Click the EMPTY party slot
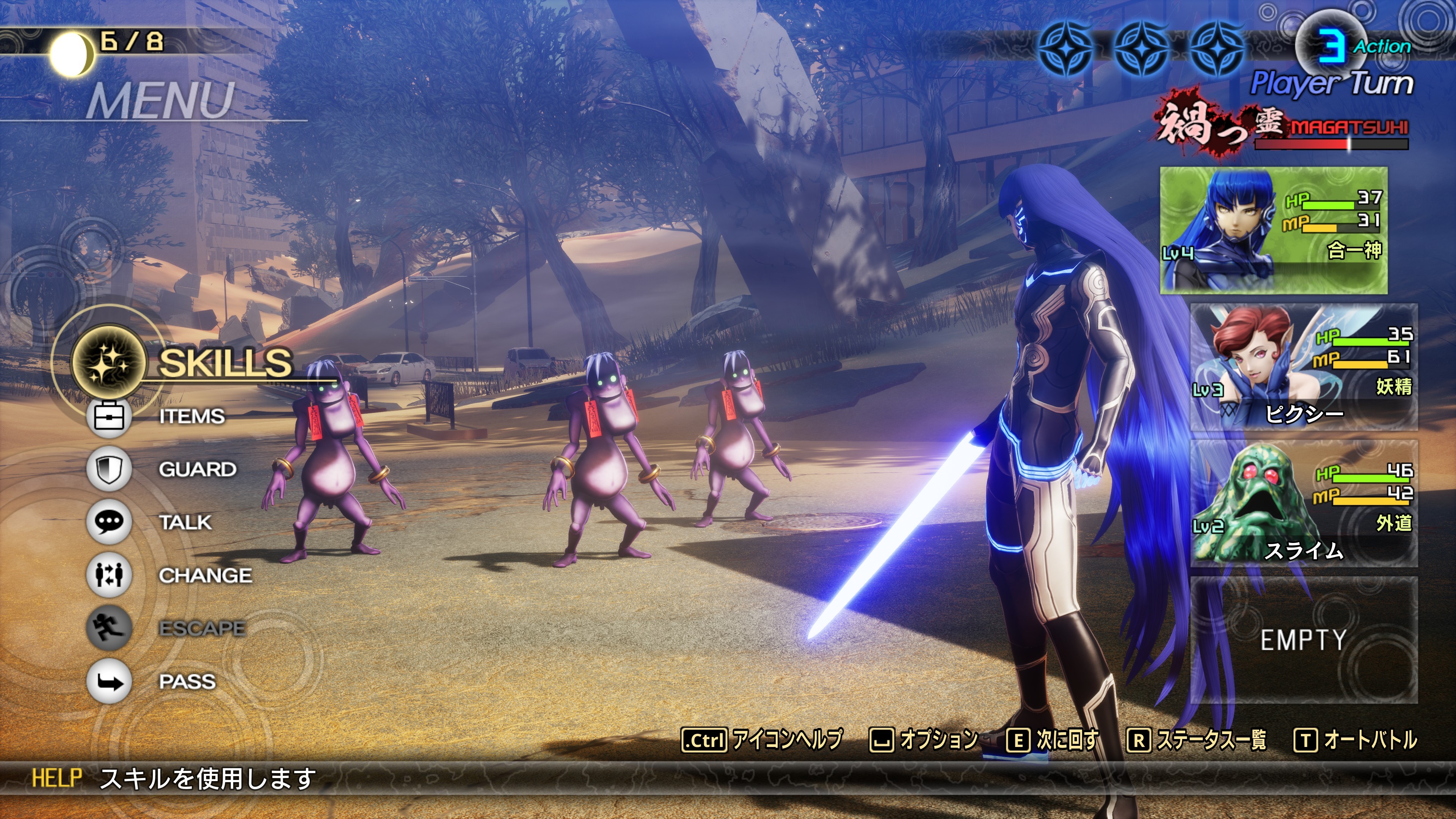The width and height of the screenshot is (1456, 819). click(1304, 640)
